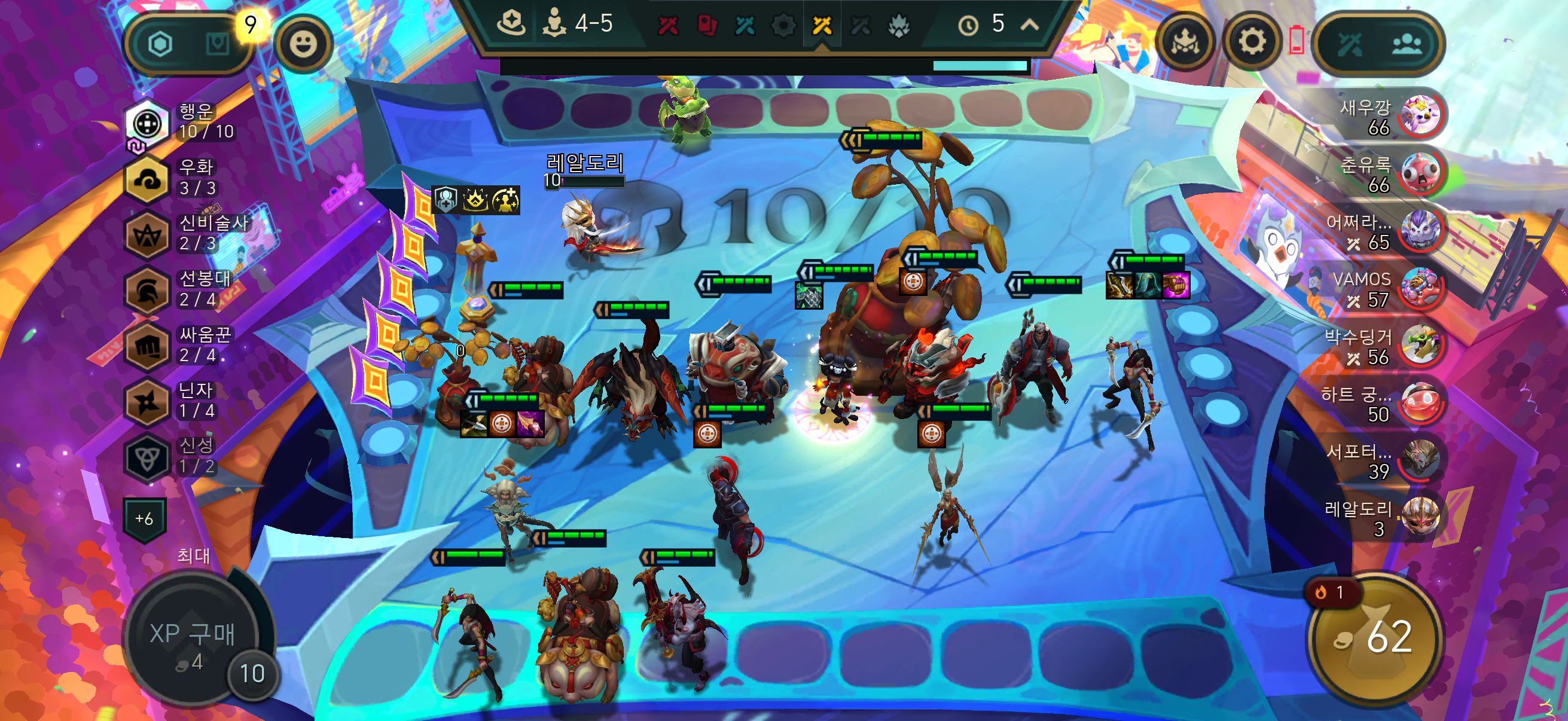Expand the stage tracker arrow
Viewport: 1568px width, 721px height.
(1029, 25)
